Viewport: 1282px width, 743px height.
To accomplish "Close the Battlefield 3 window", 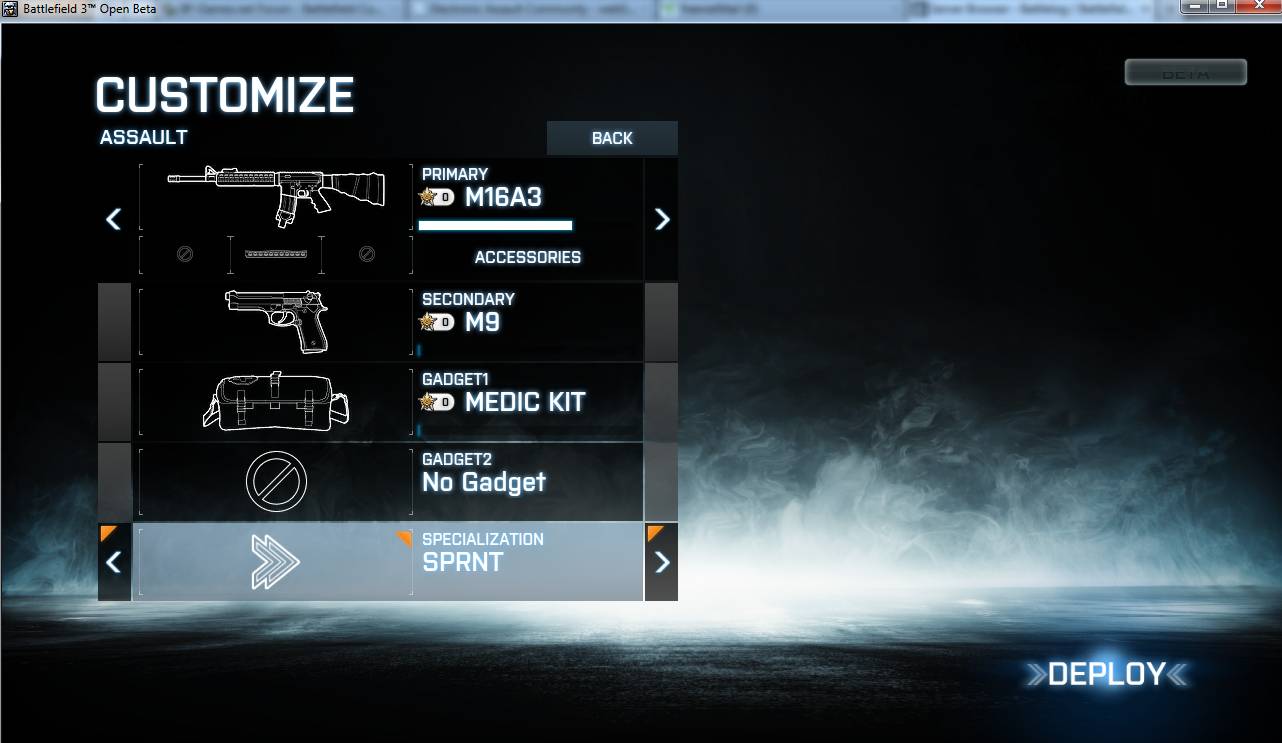I will (x=1258, y=6).
